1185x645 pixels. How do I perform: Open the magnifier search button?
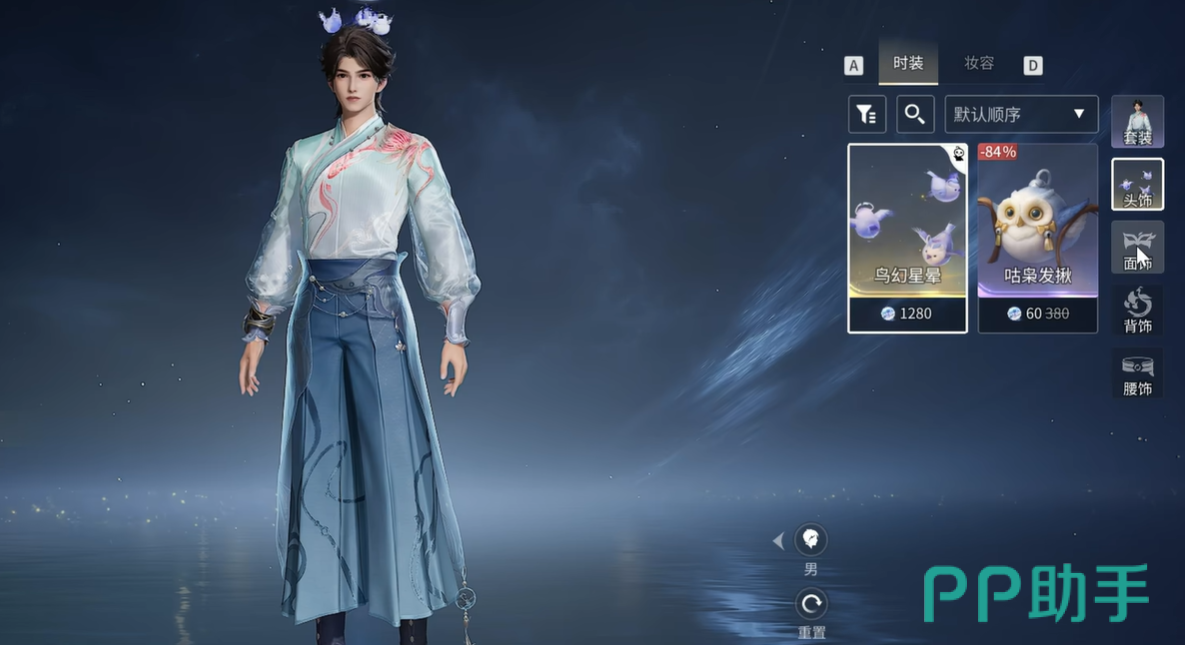[x=915, y=114]
